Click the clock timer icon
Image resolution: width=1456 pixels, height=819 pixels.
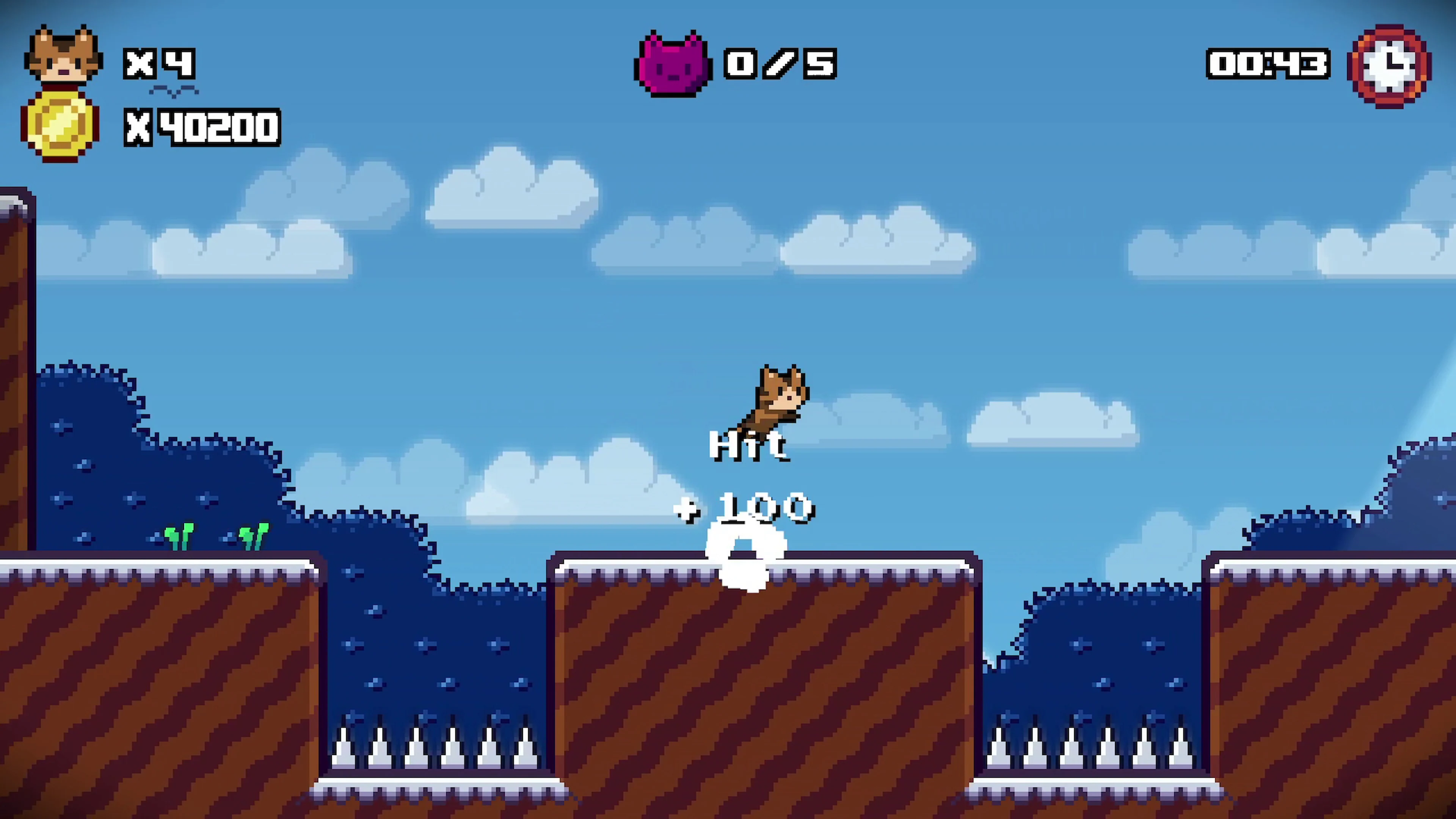tap(1389, 65)
